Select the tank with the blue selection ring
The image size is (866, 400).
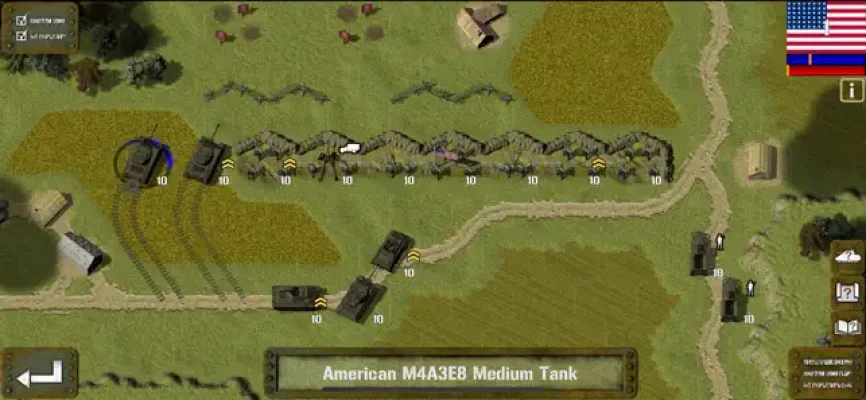tap(142, 165)
